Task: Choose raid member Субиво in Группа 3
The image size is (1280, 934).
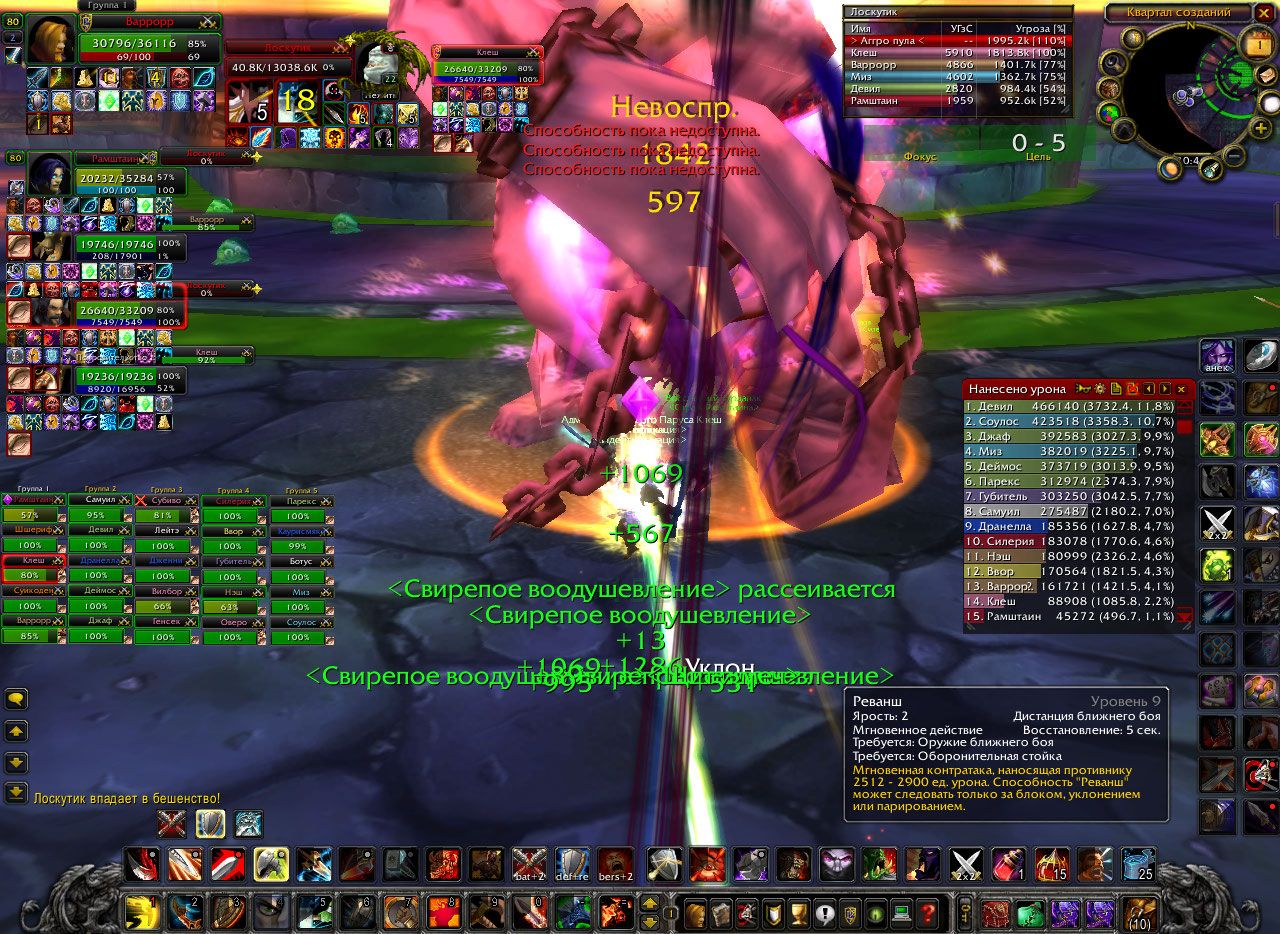Action: tap(164, 508)
